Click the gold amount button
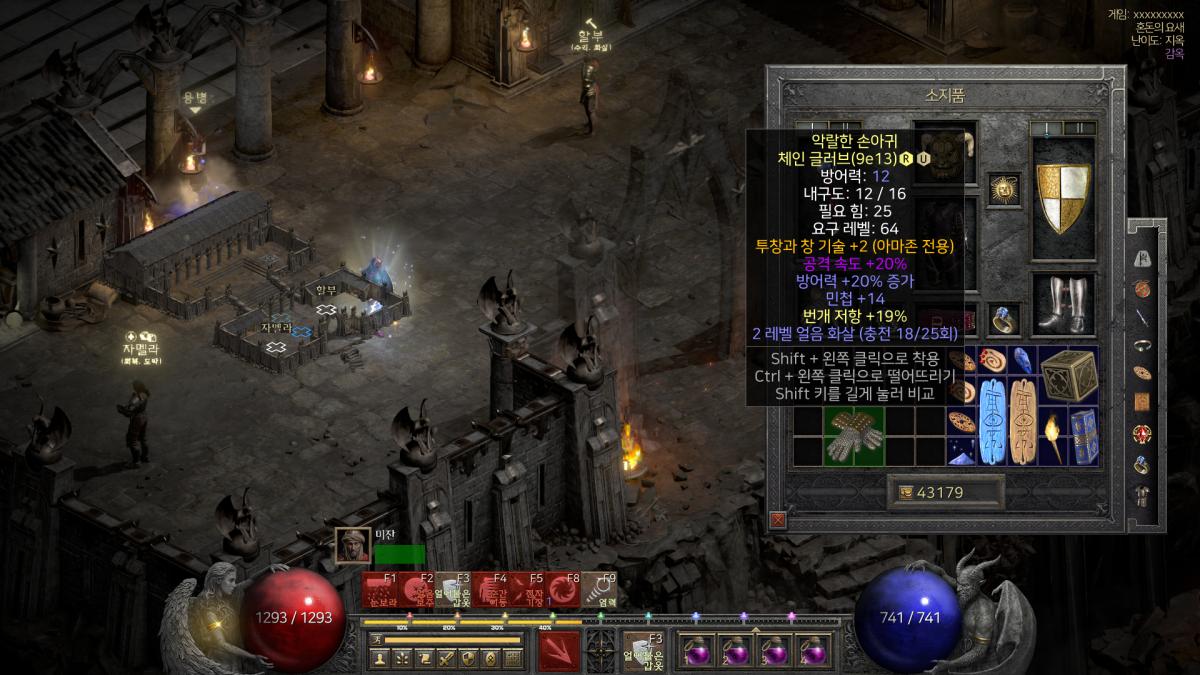This screenshot has height=675, width=1200. click(945, 492)
